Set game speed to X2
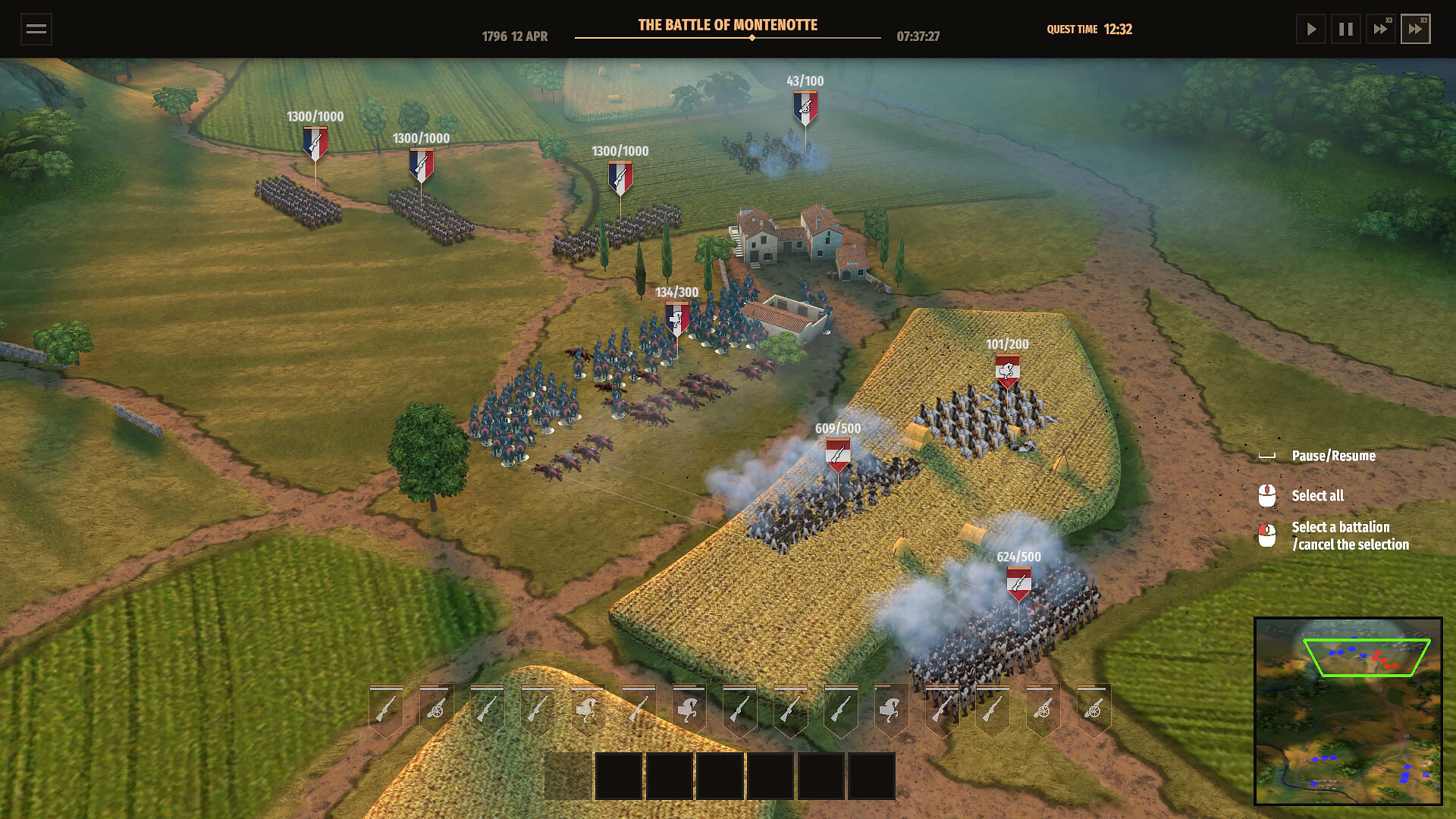The image size is (1456, 819). coord(1380,30)
